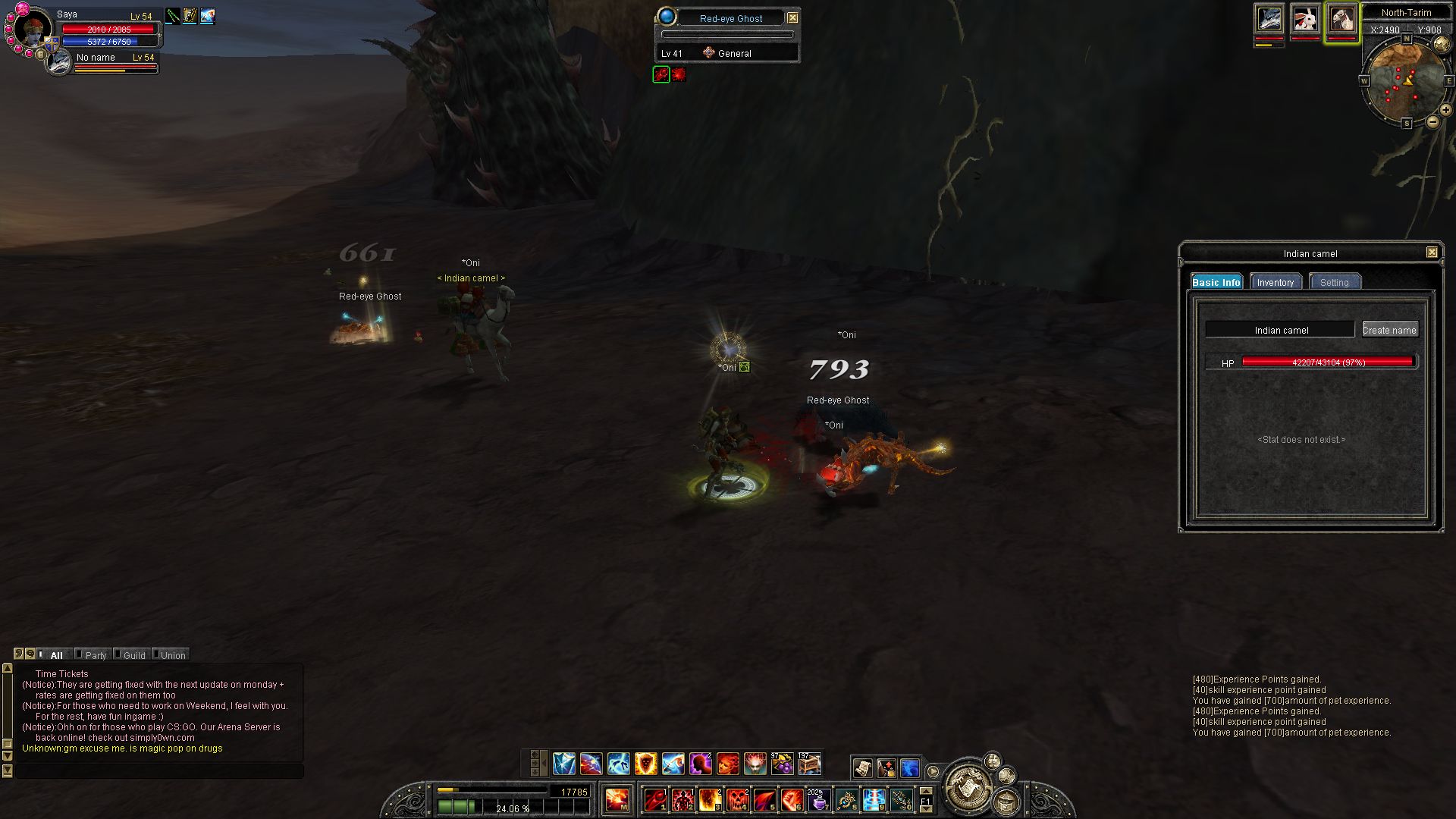Select the wolf pet portrait
The image size is (1456, 819).
pyautogui.click(x=1269, y=18)
